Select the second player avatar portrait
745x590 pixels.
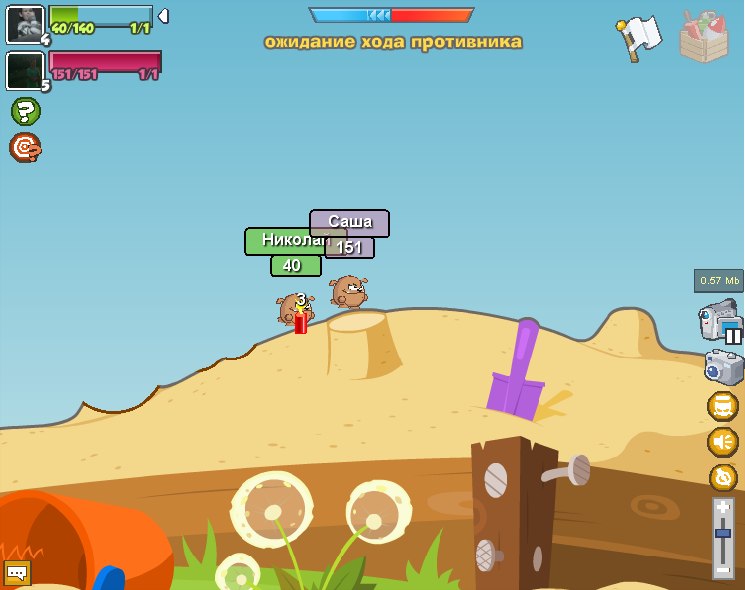(24, 70)
